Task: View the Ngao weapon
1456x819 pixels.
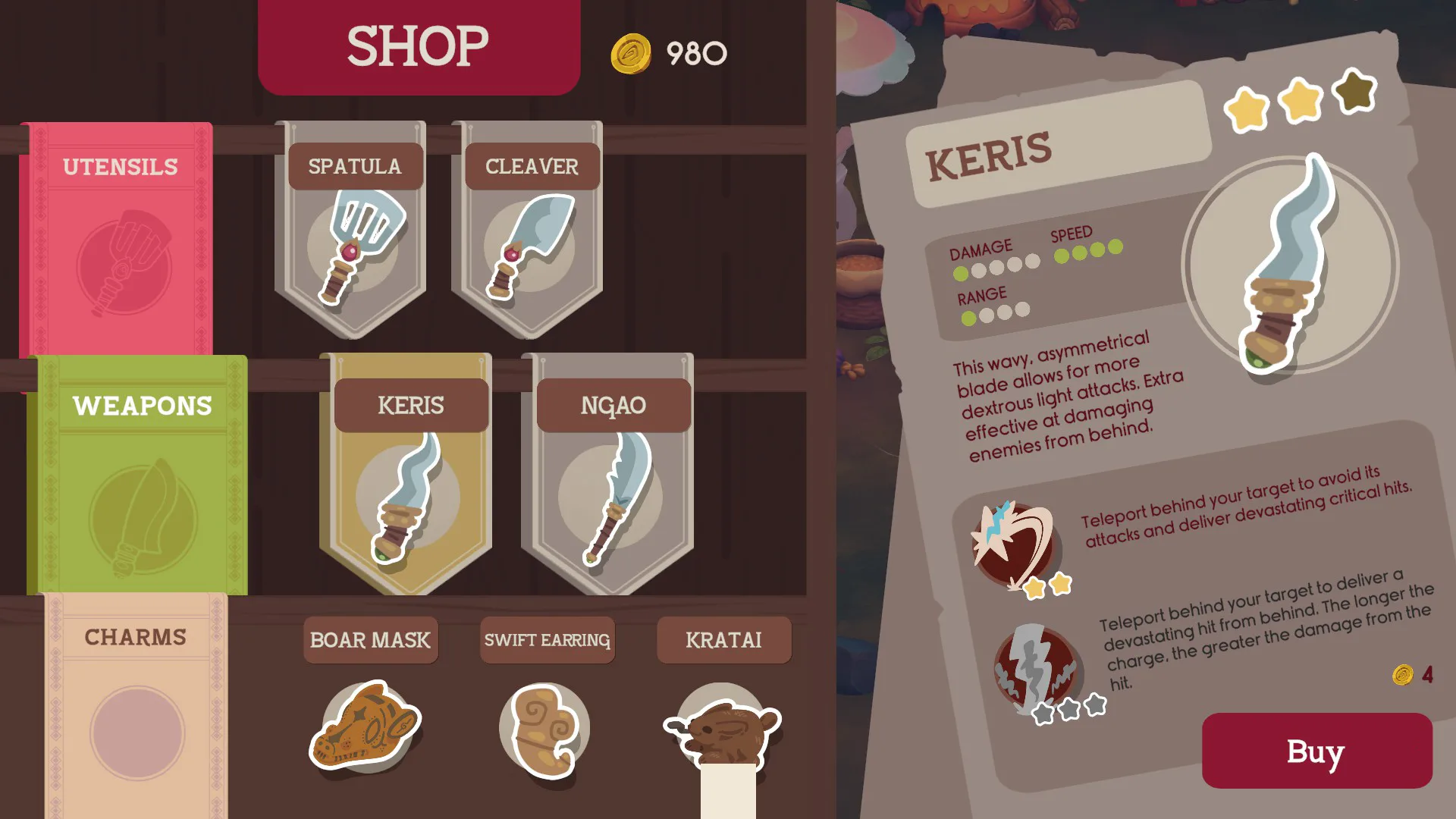Action: [611, 474]
